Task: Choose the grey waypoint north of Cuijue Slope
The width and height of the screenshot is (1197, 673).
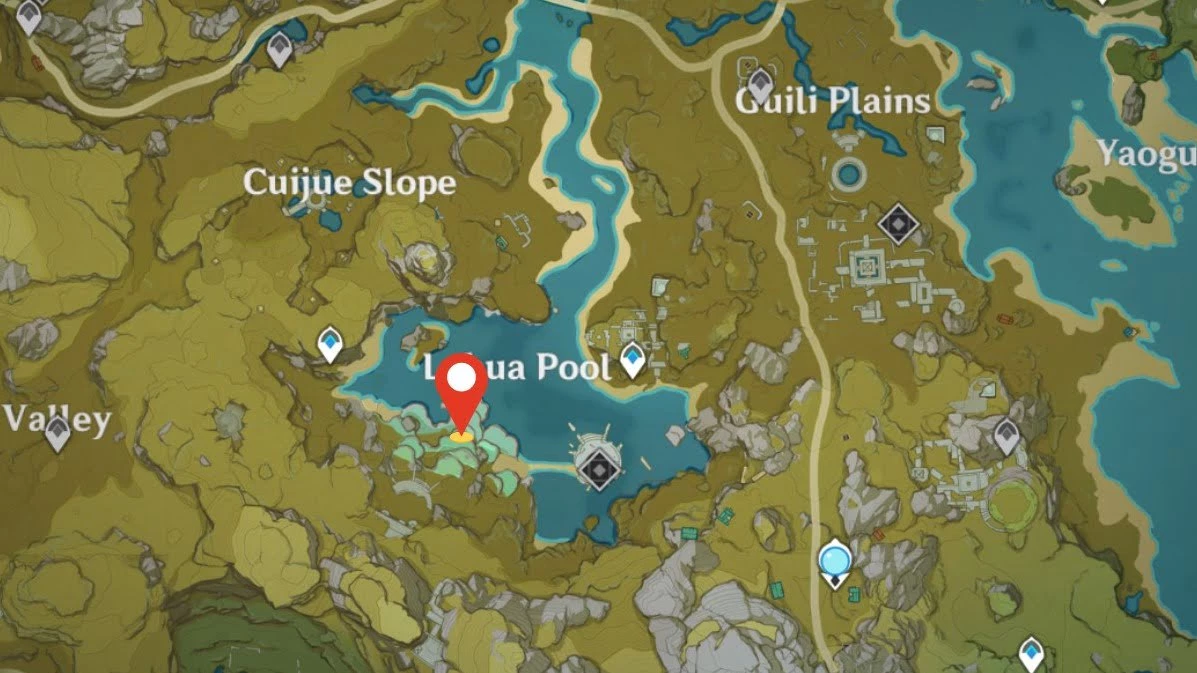Action: 279,49
